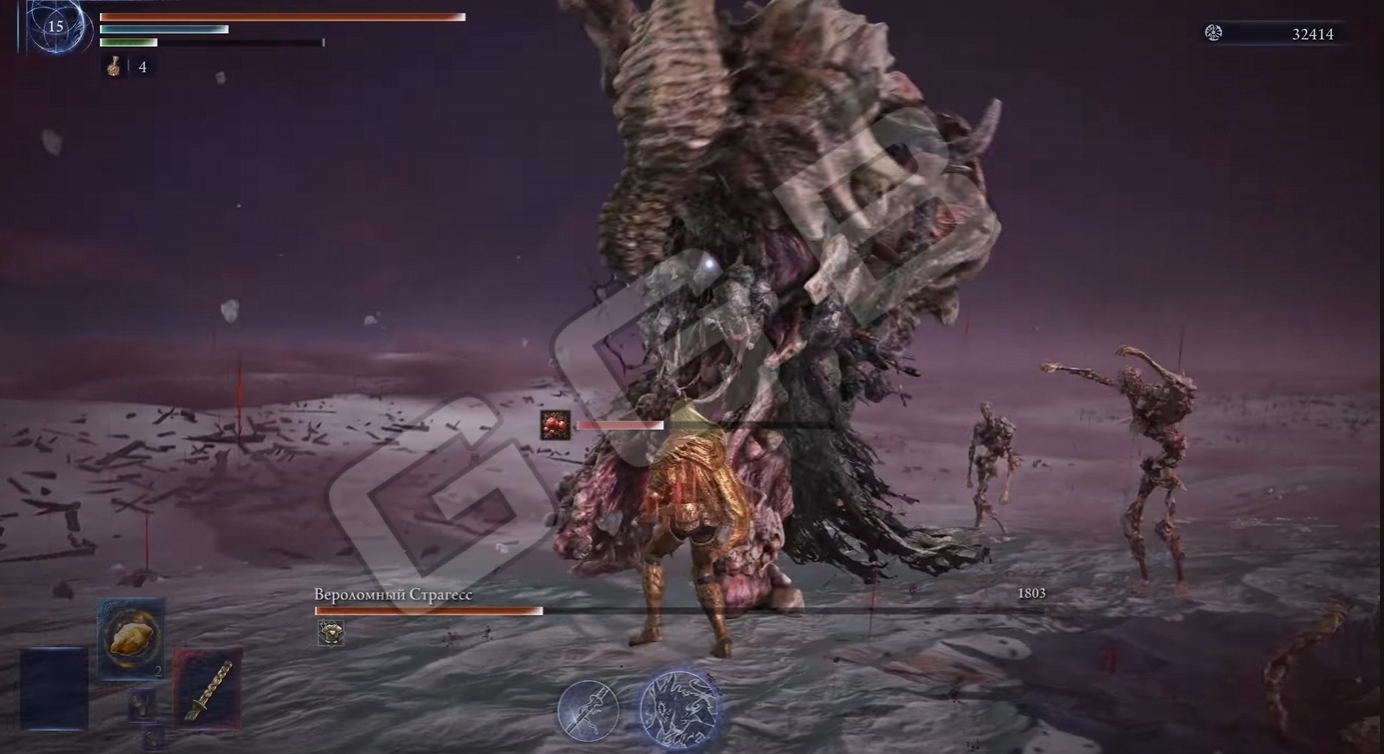Click the runes currency icon
This screenshot has width=1384, height=754.
1214,33
